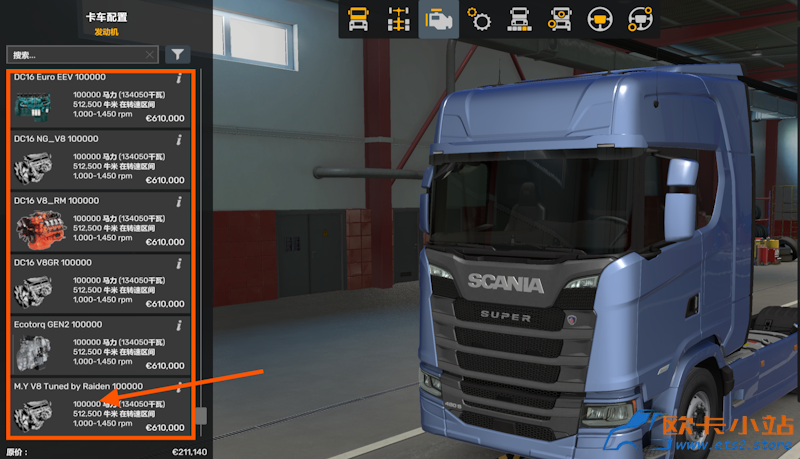Show info for DC16 NG_V8 engine
Image resolution: width=800 pixels, height=459 pixels.
179,139
